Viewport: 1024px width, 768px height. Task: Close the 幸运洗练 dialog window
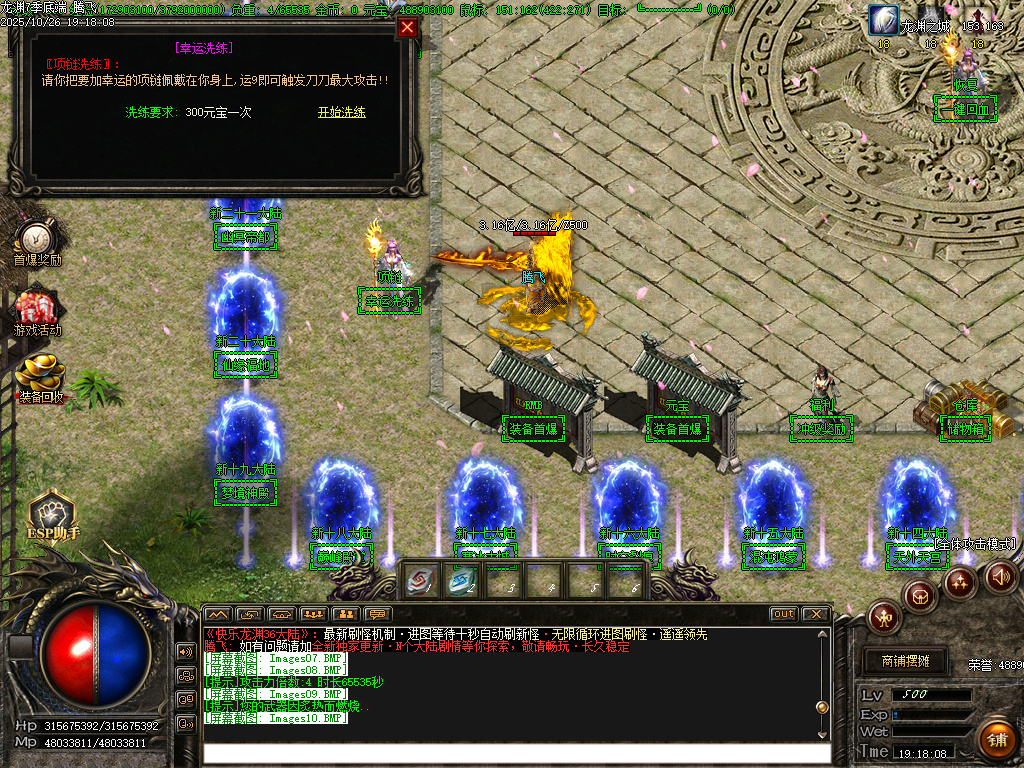[407, 28]
